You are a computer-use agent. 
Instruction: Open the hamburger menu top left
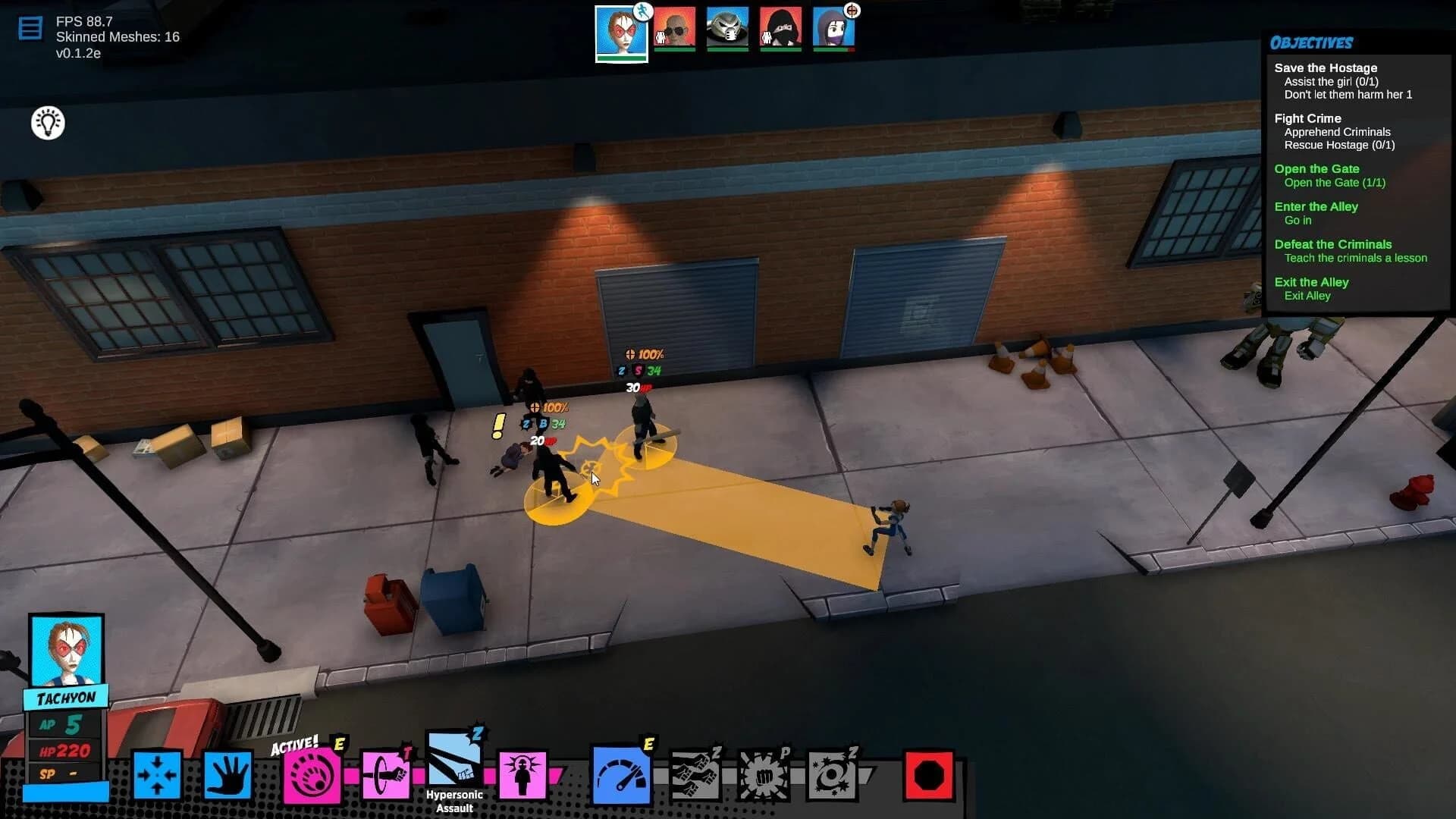pos(30,27)
